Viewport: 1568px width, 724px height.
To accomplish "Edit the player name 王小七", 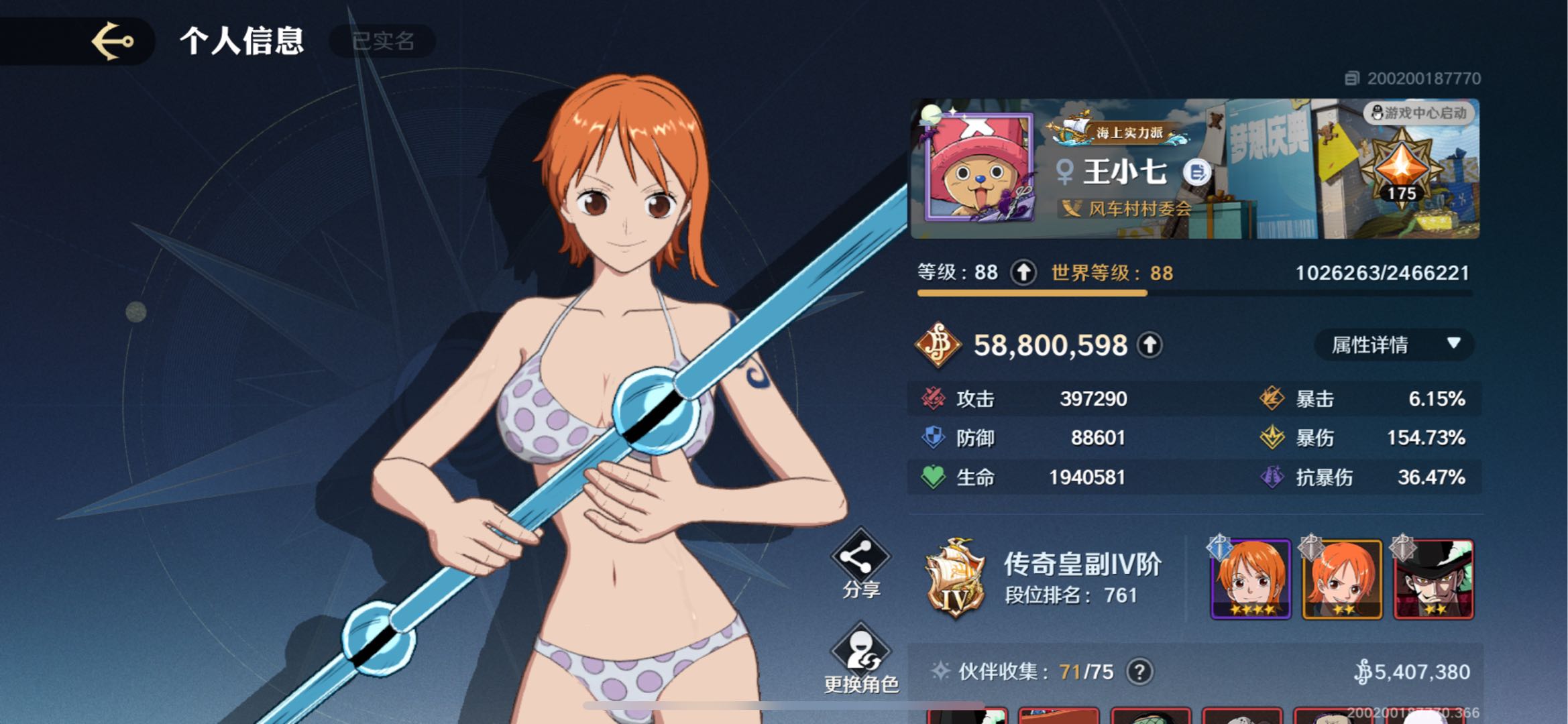I will pos(1196,172).
